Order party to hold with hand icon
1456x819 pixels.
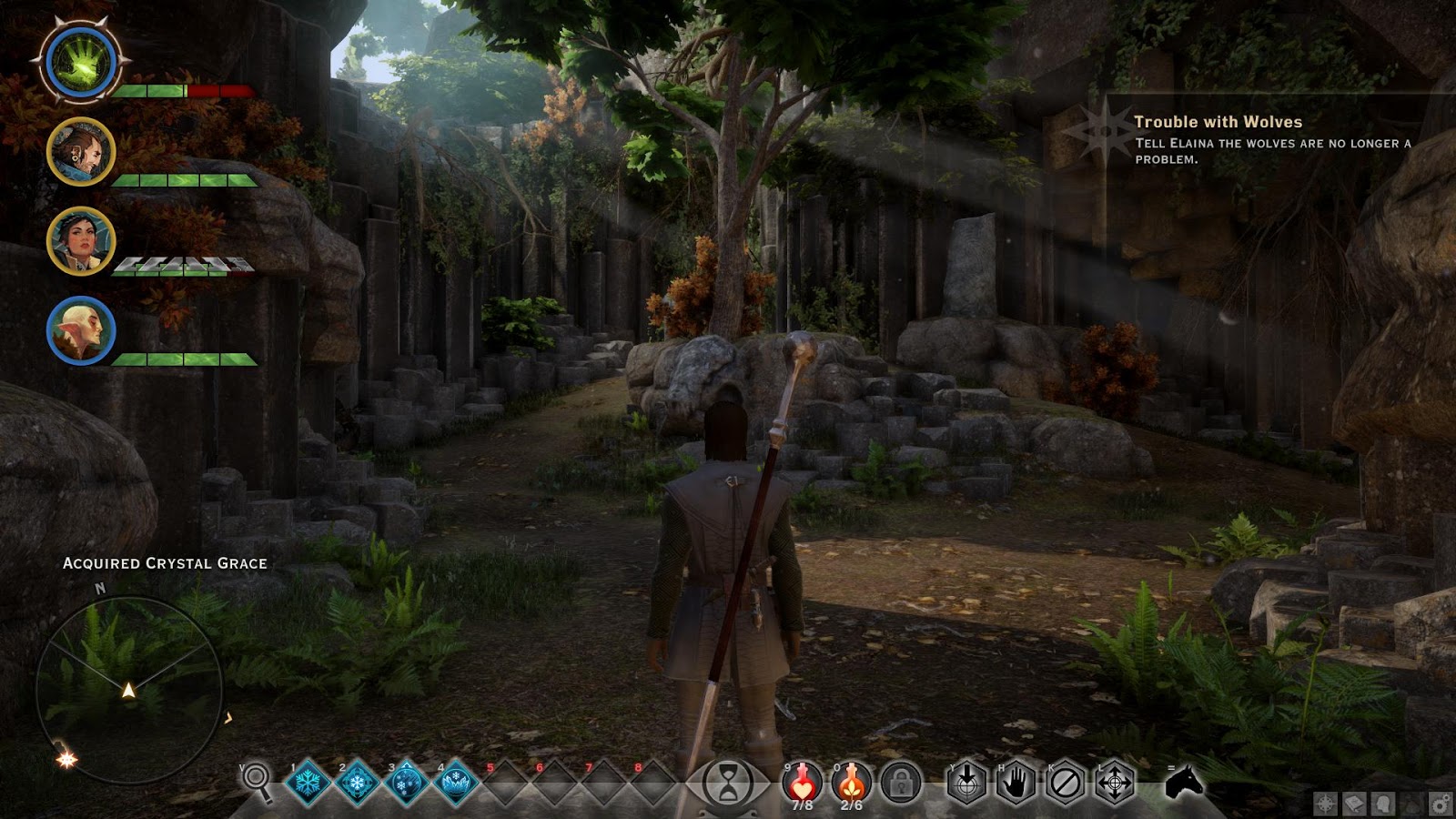[x=1016, y=783]
